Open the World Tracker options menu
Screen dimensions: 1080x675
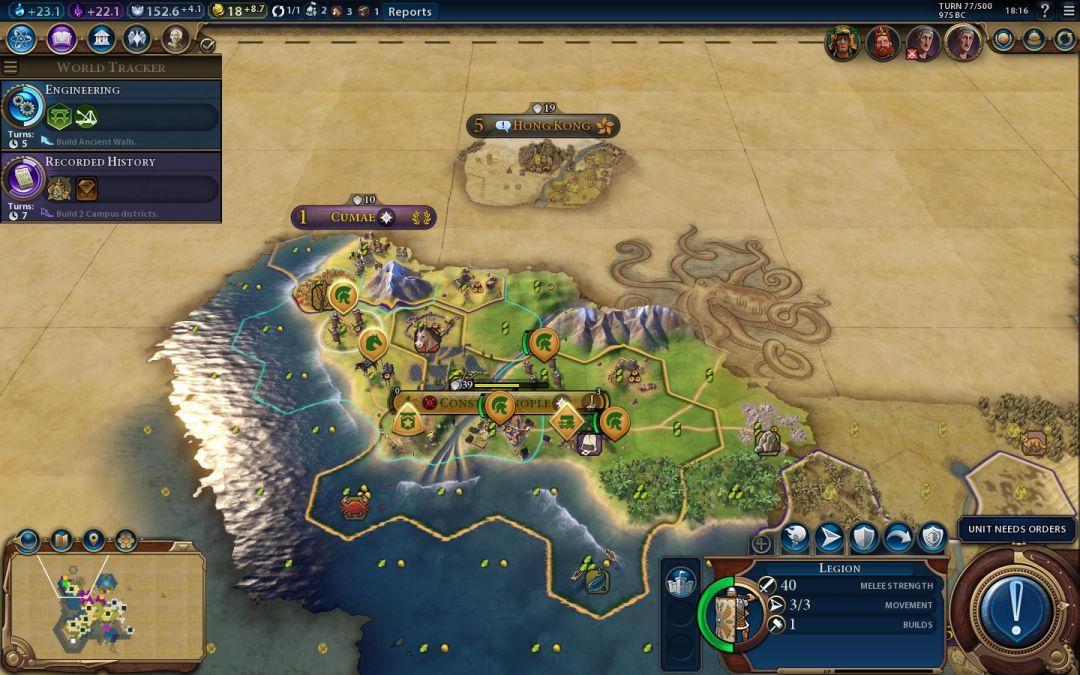click(11, 67)
